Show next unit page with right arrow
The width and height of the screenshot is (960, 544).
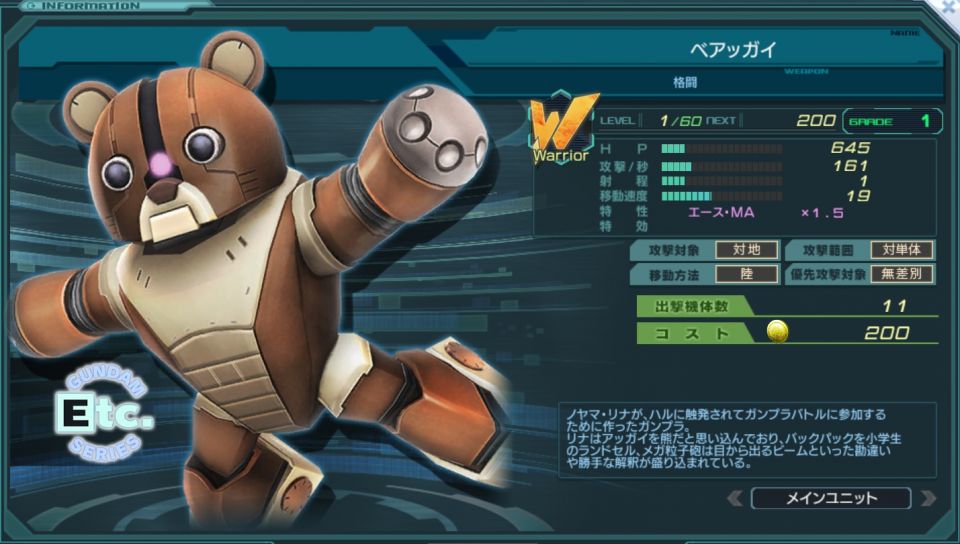927,498
